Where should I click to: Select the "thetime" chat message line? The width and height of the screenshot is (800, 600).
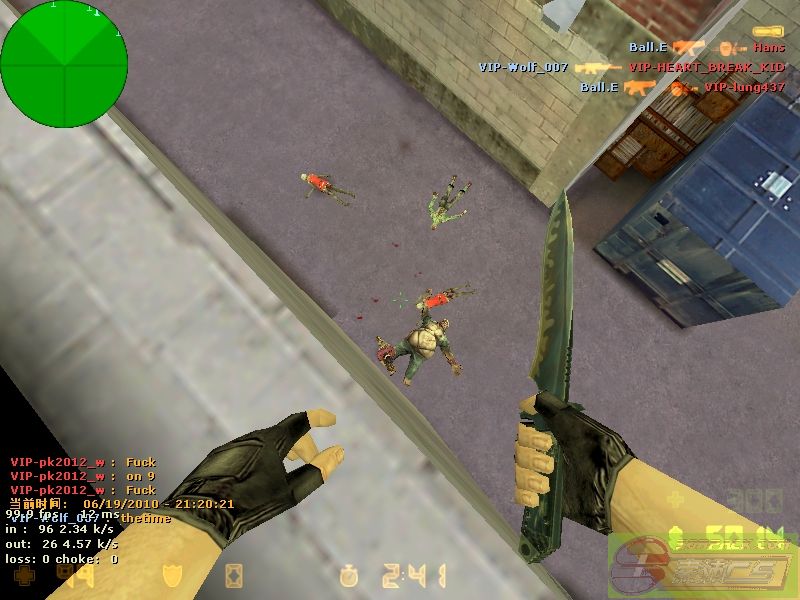tap(90, 518)
